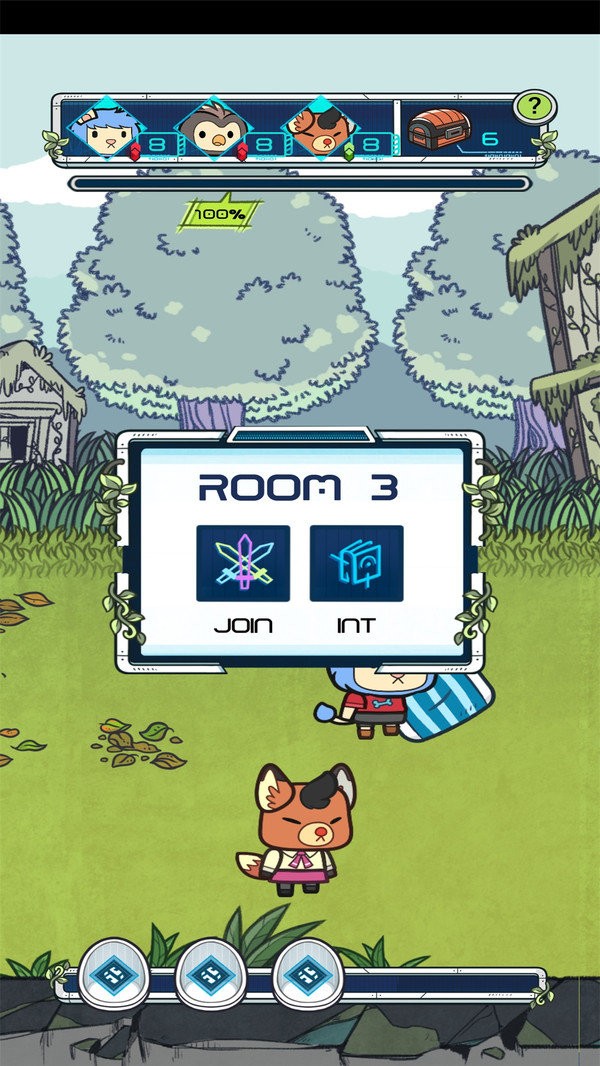Open the treasure chest icon
Image resolution: width=600 pixels, height=1066 pixels.
[437, 131]
